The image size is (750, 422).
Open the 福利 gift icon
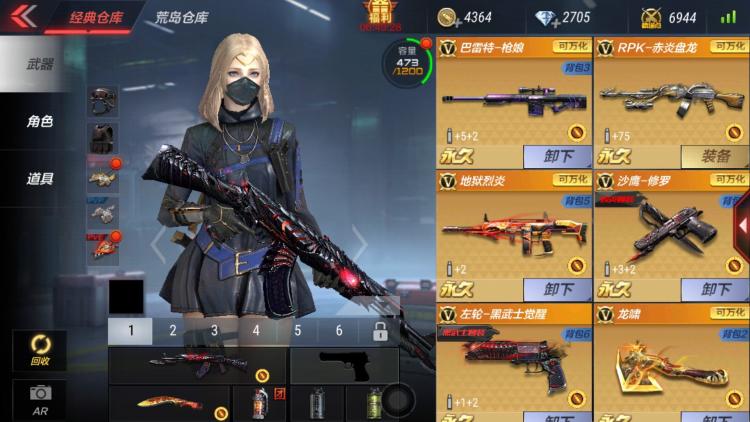point(380,12)
